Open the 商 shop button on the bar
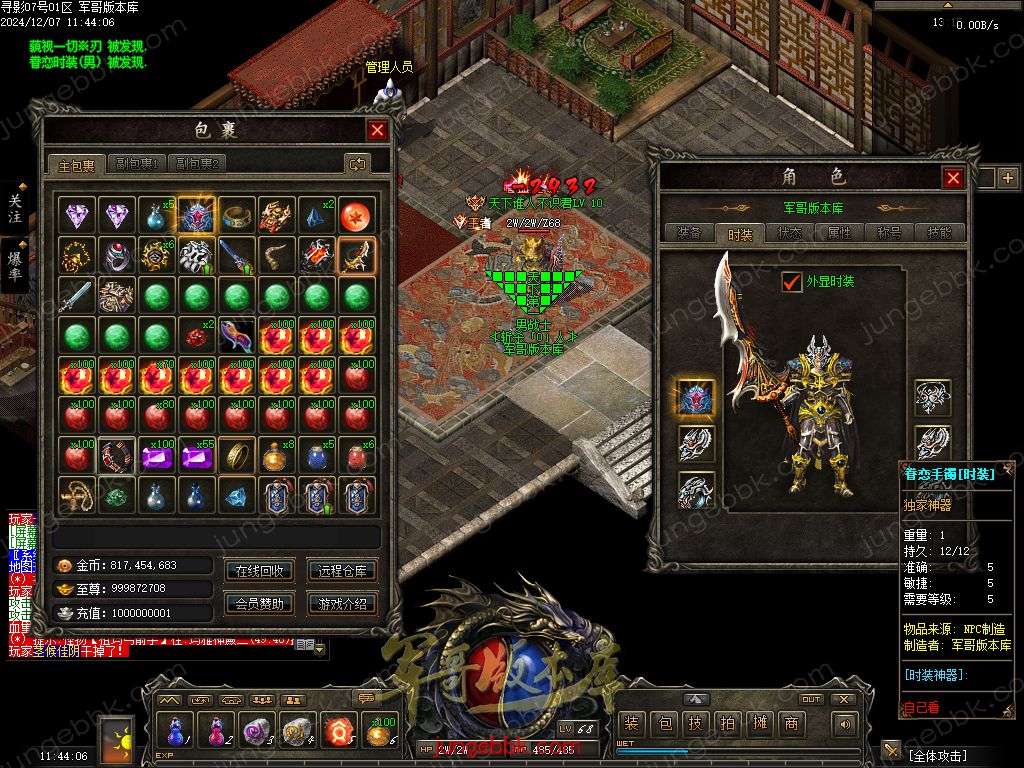 tap(792, 723)
